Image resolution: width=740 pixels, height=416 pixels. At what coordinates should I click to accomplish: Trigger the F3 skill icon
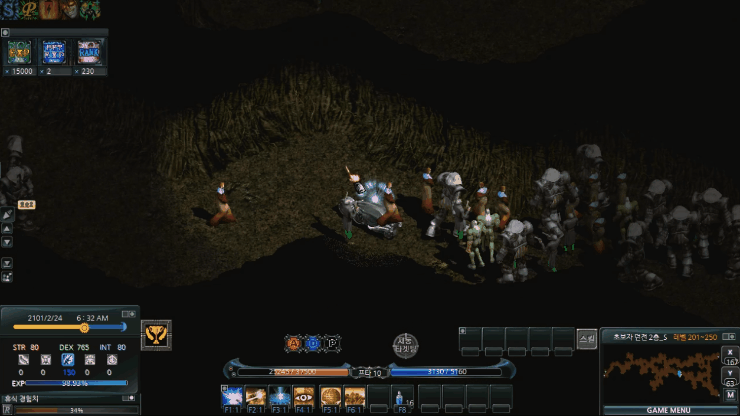coord(280,397)
